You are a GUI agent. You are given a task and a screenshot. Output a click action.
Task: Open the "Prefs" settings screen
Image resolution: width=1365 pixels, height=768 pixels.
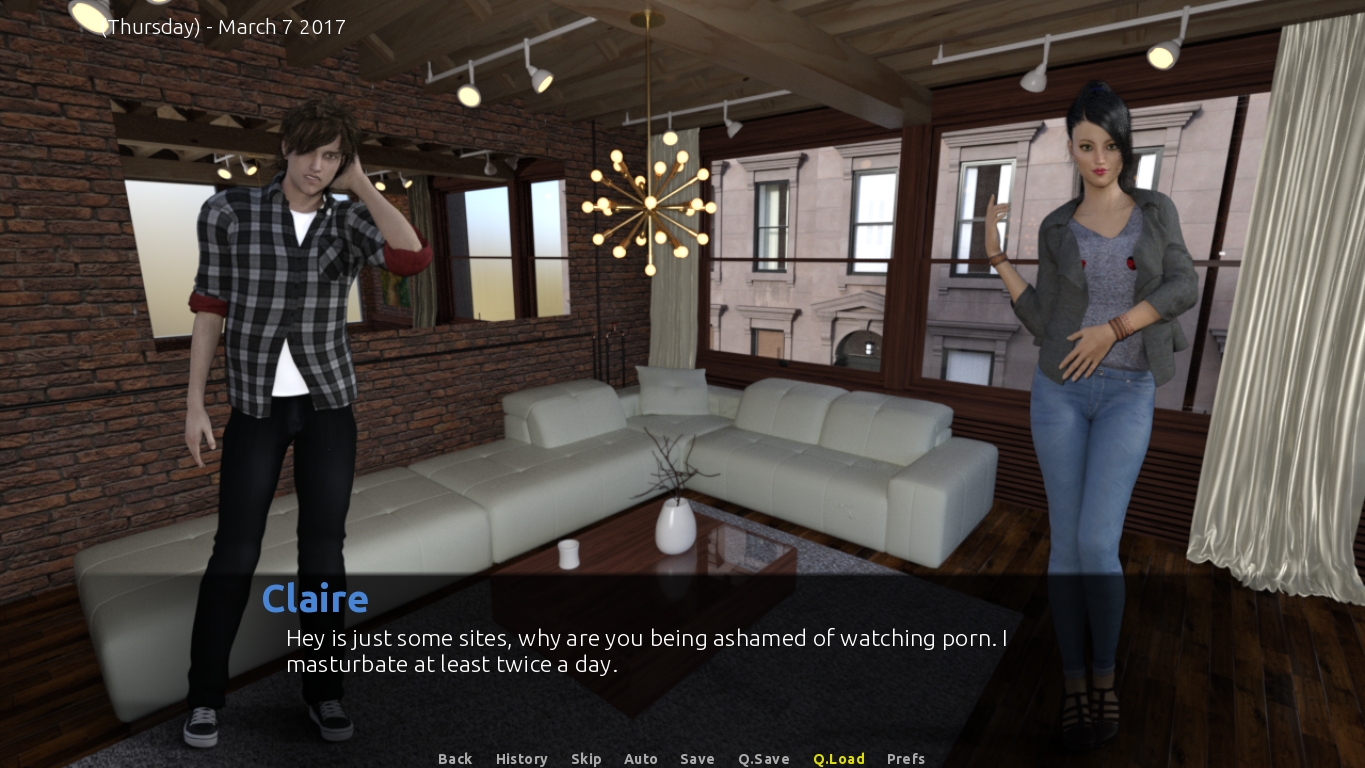click(905, 759)
